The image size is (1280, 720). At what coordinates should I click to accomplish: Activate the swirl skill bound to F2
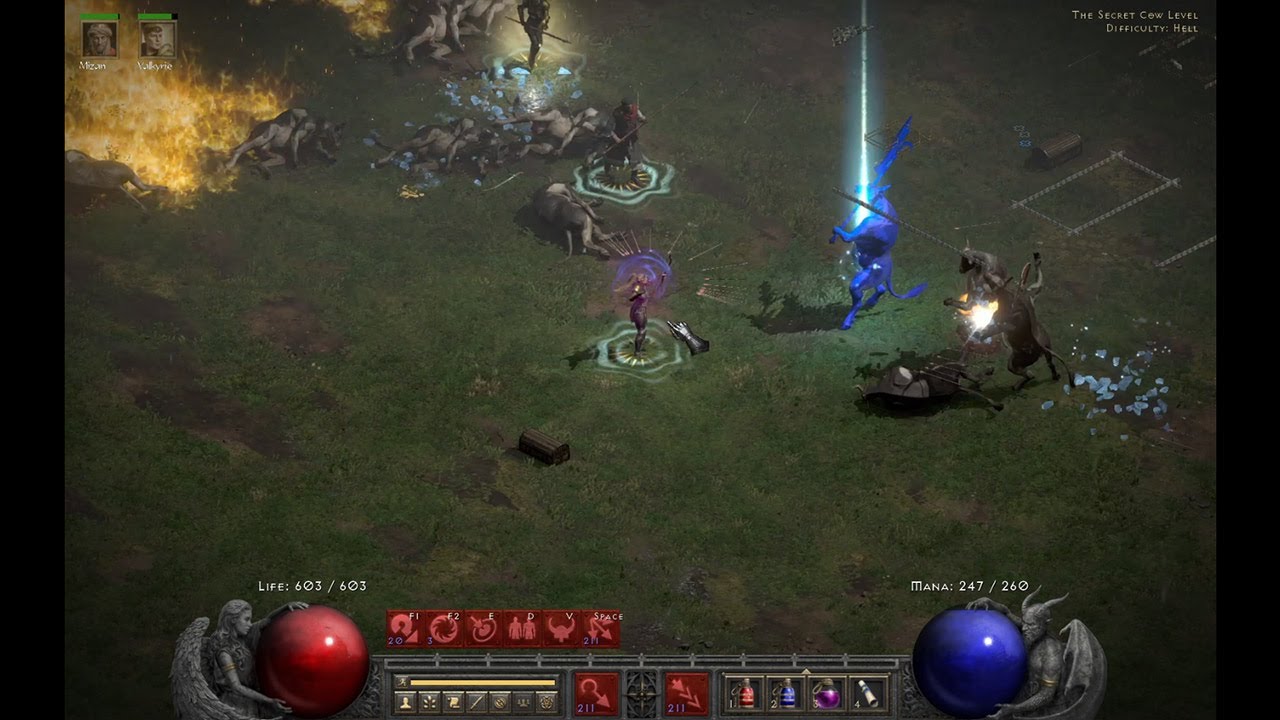coord(443,629)
